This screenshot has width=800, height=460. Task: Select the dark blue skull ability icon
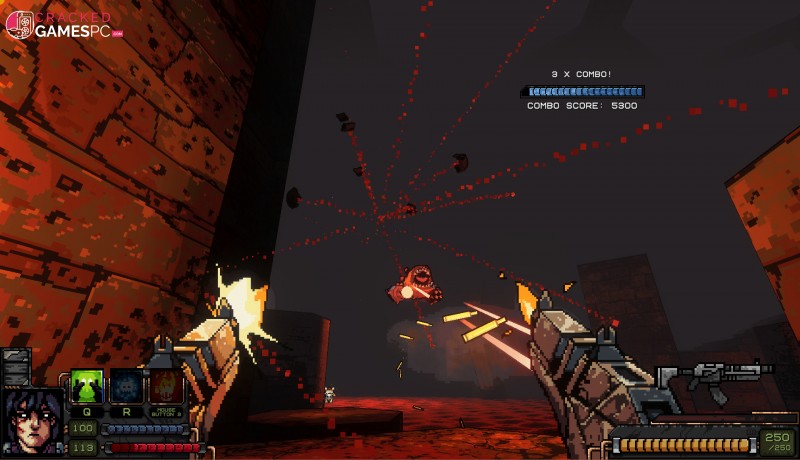(x=126, y=387)
